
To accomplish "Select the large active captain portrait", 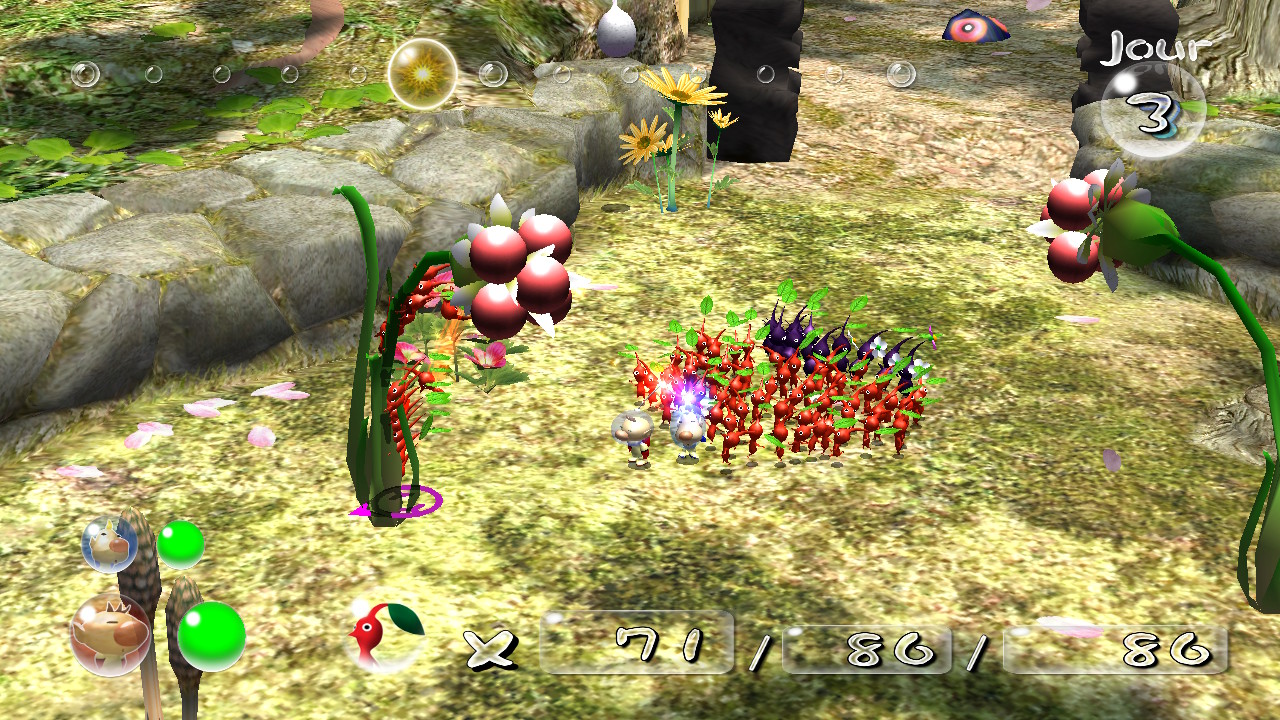I will [110, 634].
